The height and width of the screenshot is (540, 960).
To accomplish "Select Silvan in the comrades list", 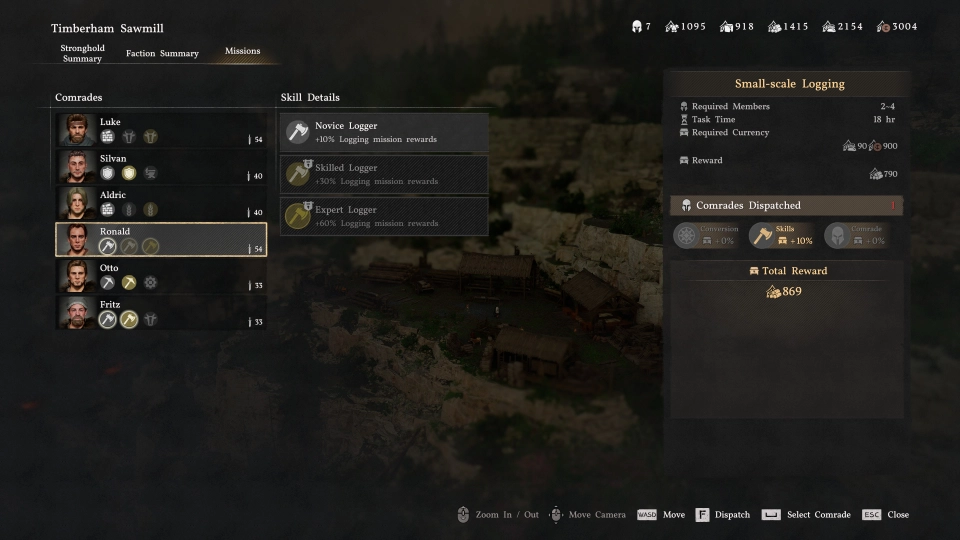I will coord(161,166).
